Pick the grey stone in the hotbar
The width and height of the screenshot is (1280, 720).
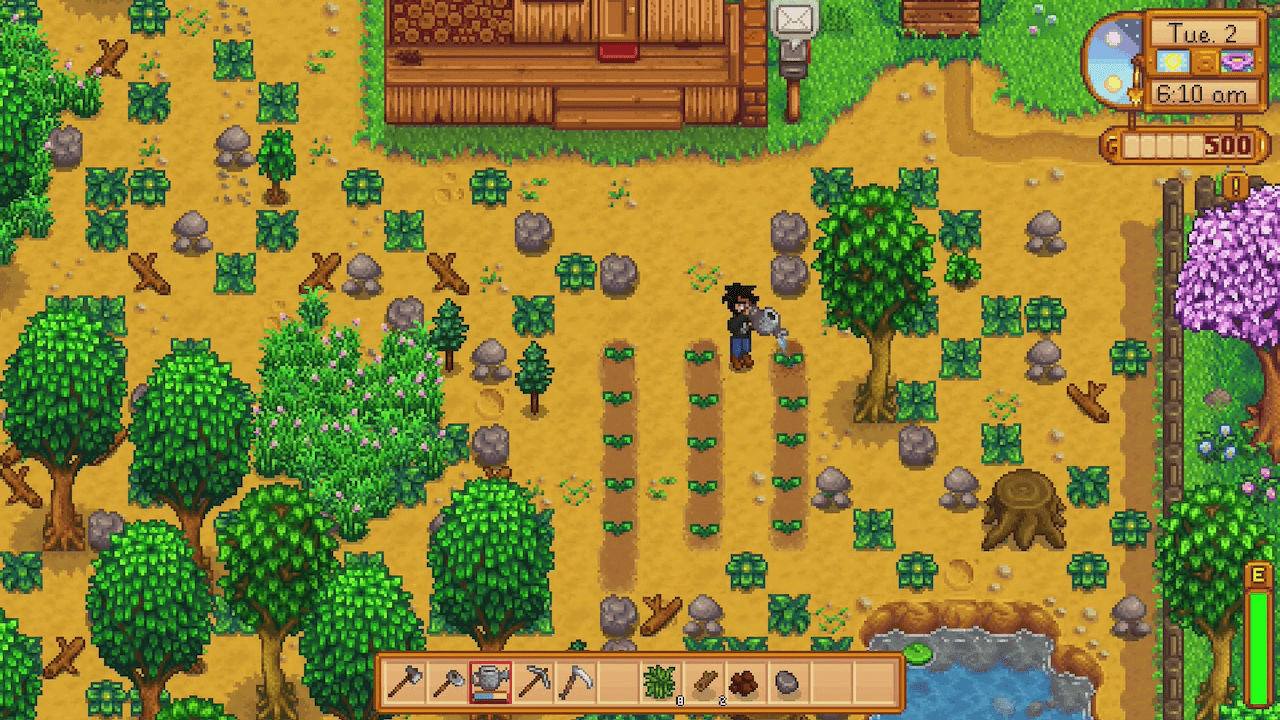point(788,683)
